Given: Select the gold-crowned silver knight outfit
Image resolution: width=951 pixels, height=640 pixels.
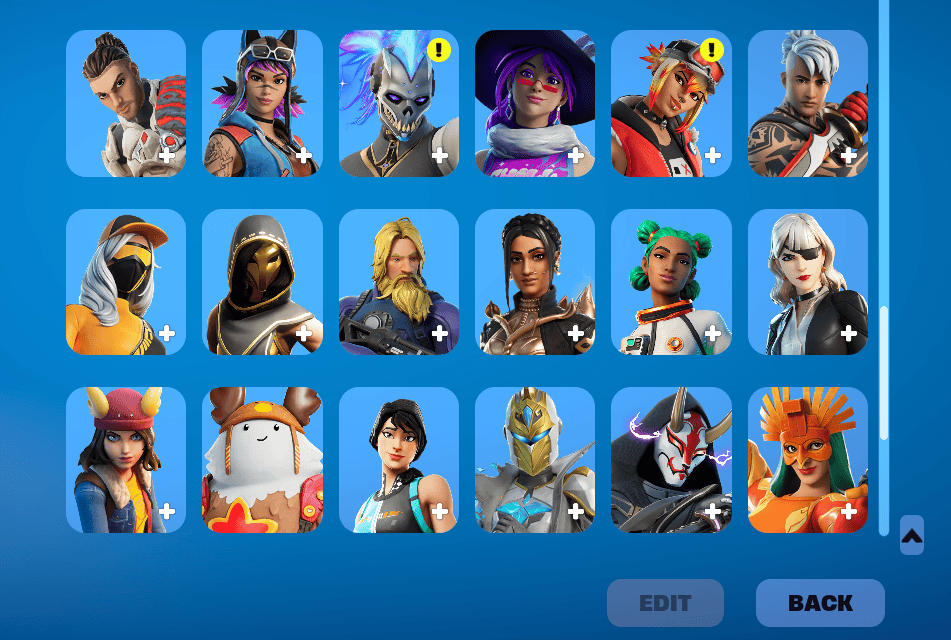Looking at the screenshot, I should 535,460.
